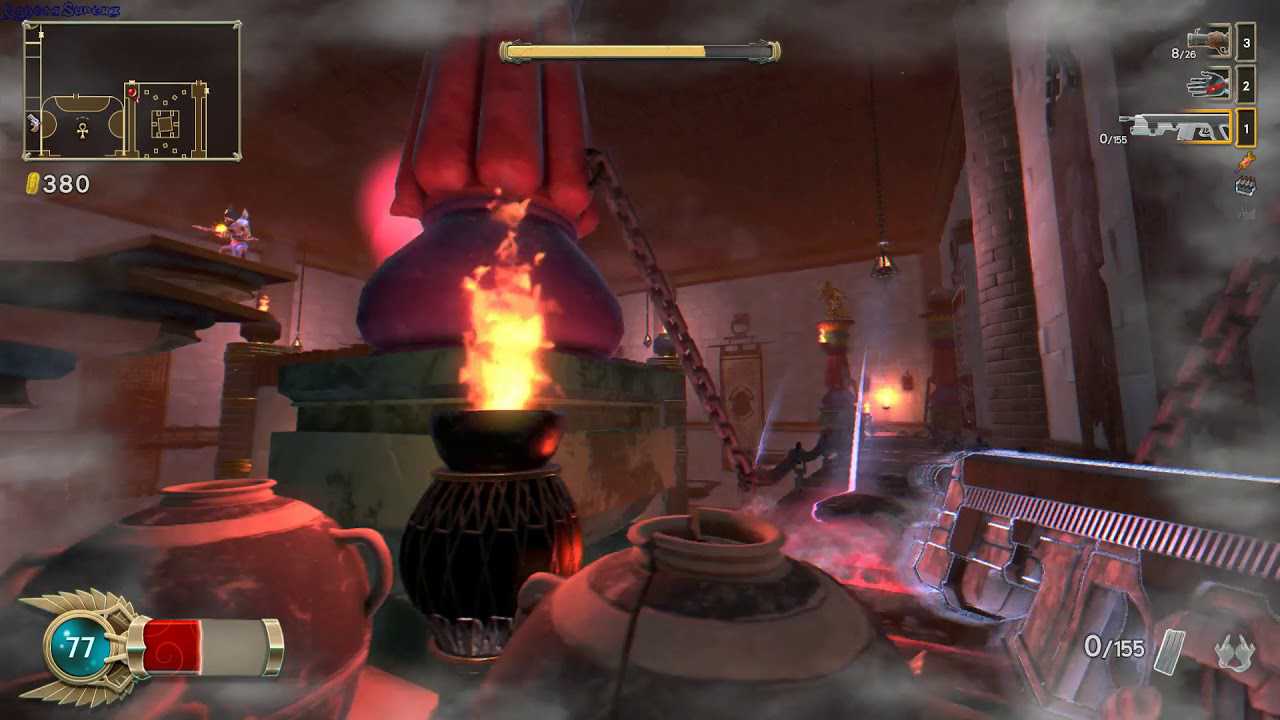This screenshot has width=1280, height=720.
Task: Click the orange candy item icon
Action: point(1245,160)
